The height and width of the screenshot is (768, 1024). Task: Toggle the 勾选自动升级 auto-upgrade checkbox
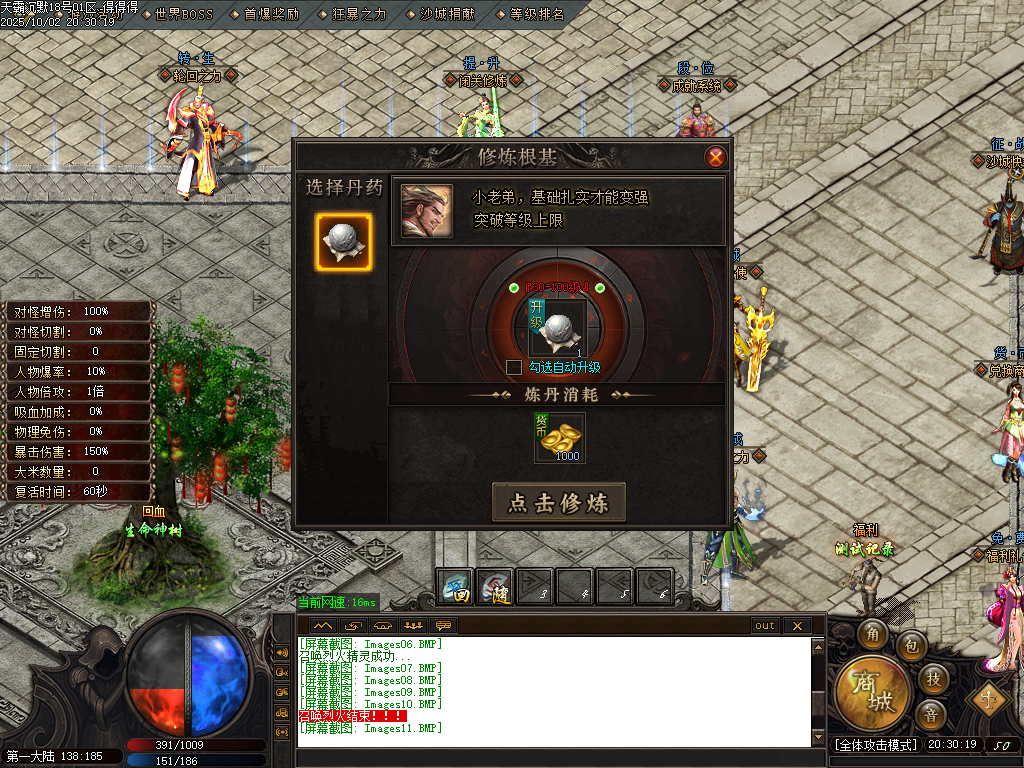tap(514, 367)
